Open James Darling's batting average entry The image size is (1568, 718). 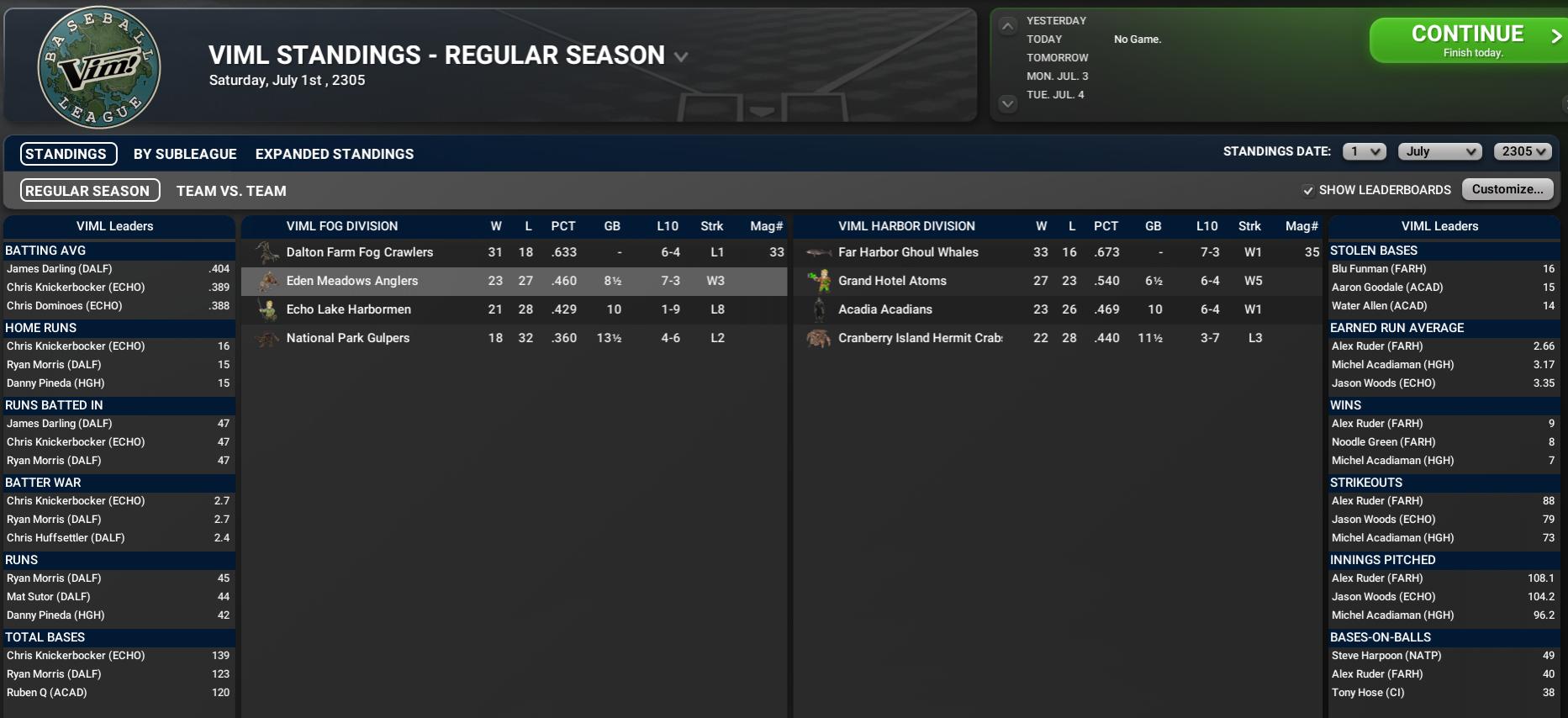(x=59, y=269)
